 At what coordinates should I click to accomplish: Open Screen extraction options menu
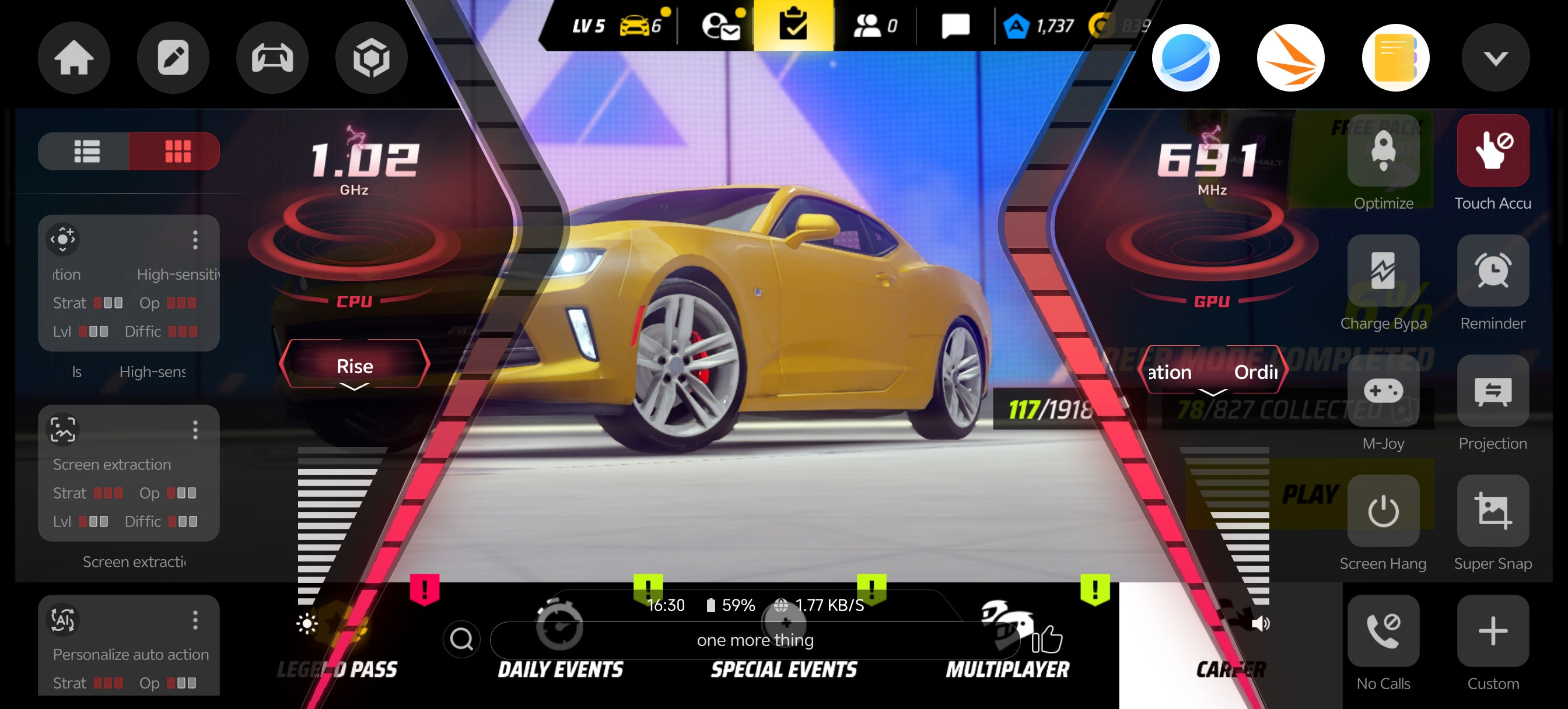click(195, 430)
